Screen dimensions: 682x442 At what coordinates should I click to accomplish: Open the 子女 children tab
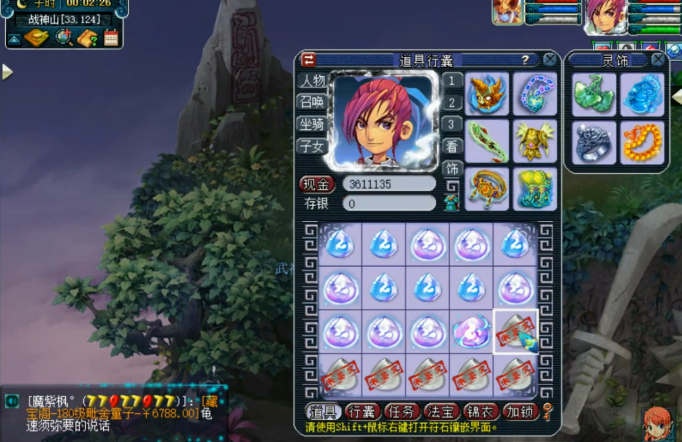pos(312,146)
